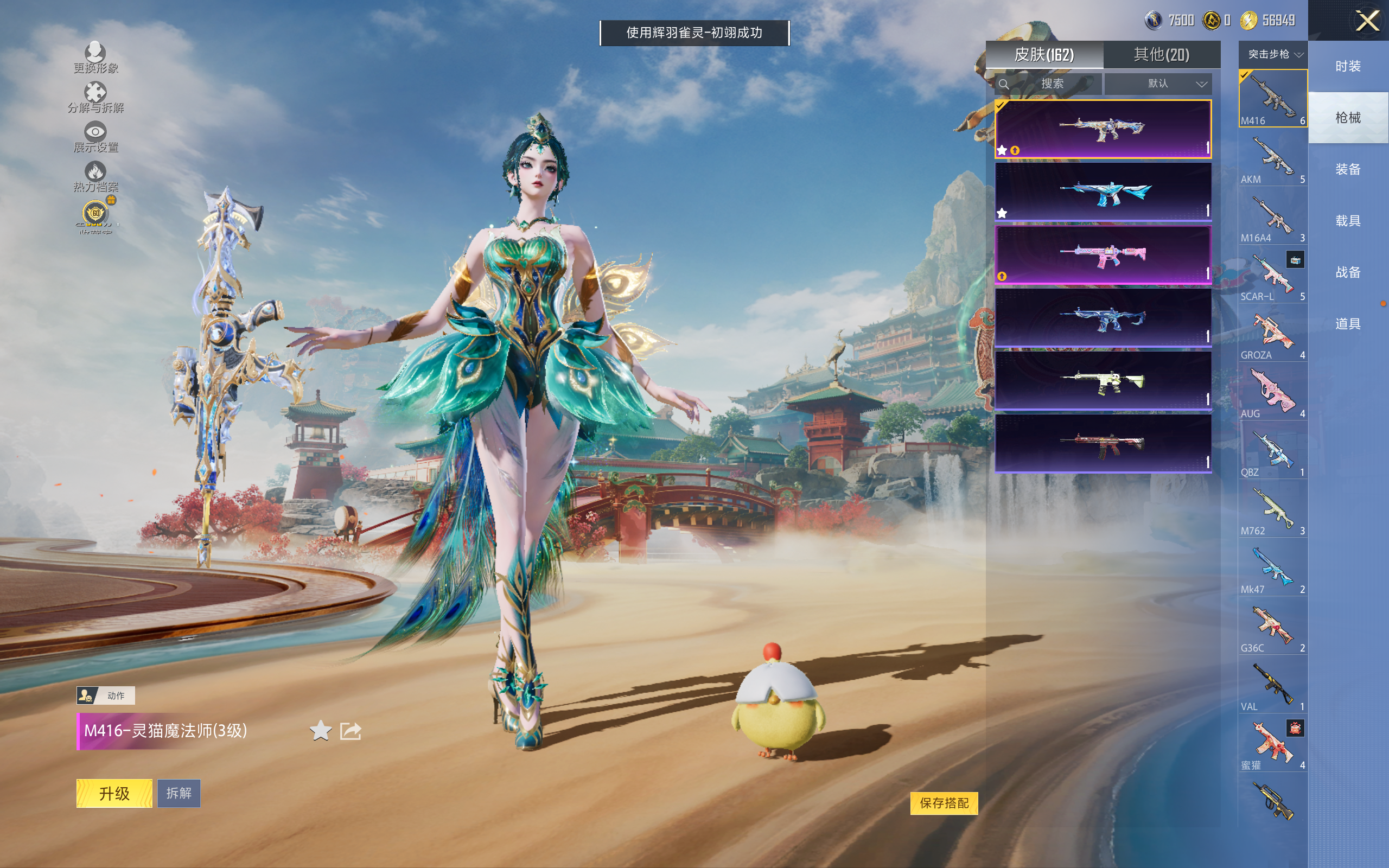1389x868 pixels.
Task: Open 更换形象 to change appearance
Action: pyautogui.click(x=95, y=58)
